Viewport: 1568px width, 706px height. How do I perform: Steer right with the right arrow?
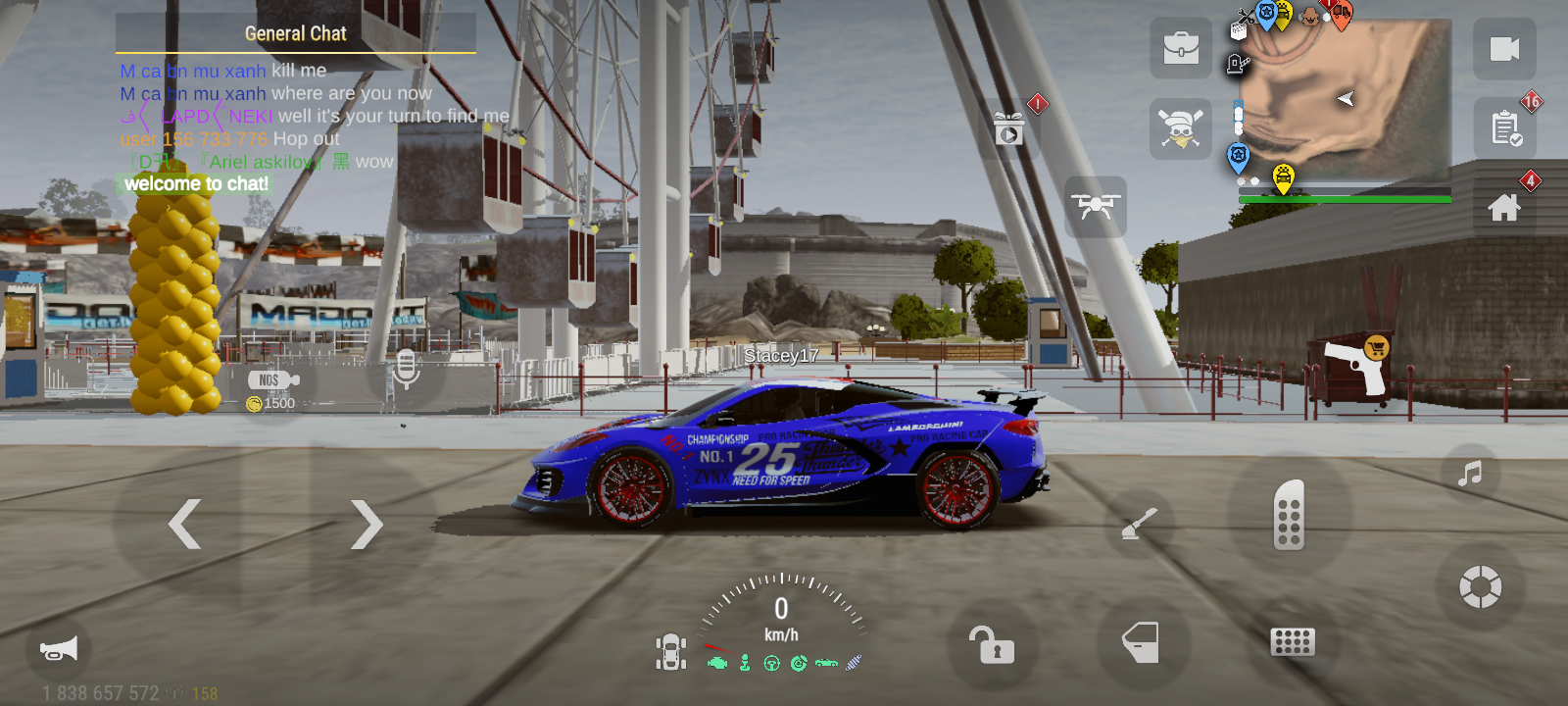click(366, 524)
